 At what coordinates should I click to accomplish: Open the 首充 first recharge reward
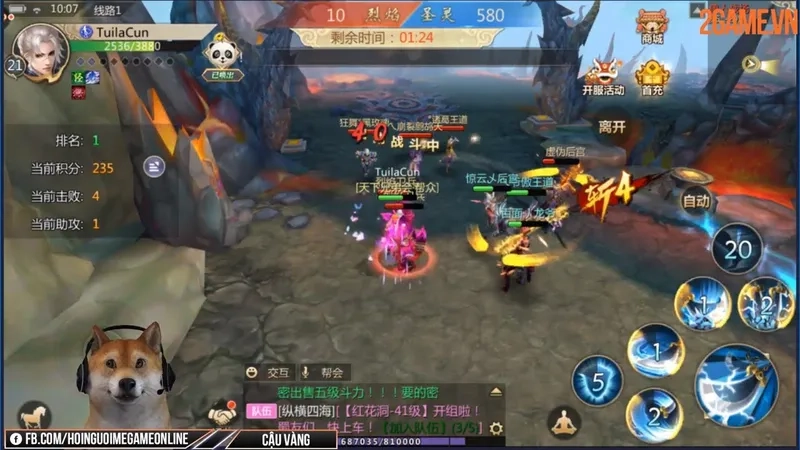tap(652, 76)
